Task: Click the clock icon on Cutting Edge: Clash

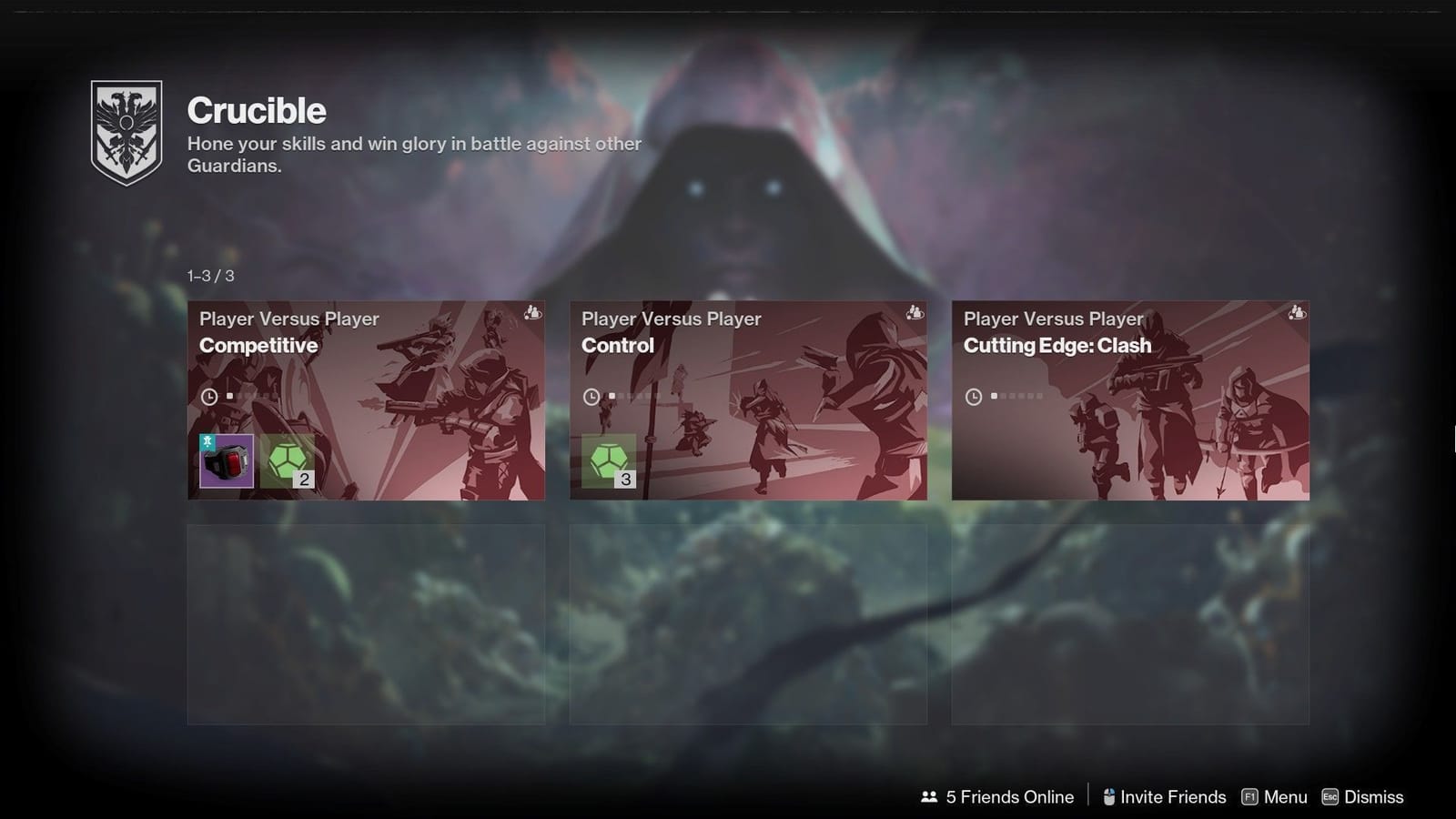Action: tap(973, 395)
